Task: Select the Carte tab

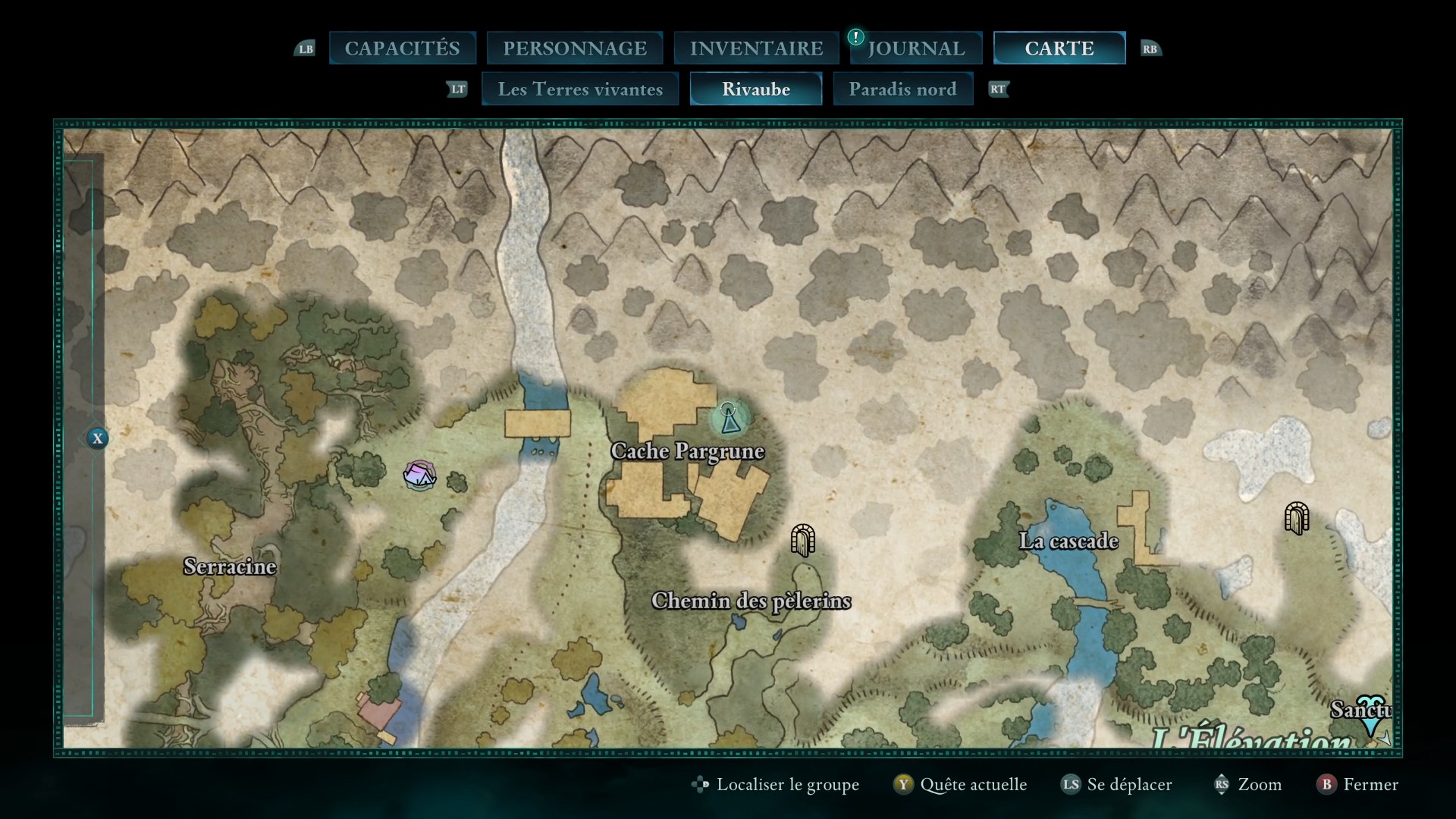Action: pos(1059,48)
